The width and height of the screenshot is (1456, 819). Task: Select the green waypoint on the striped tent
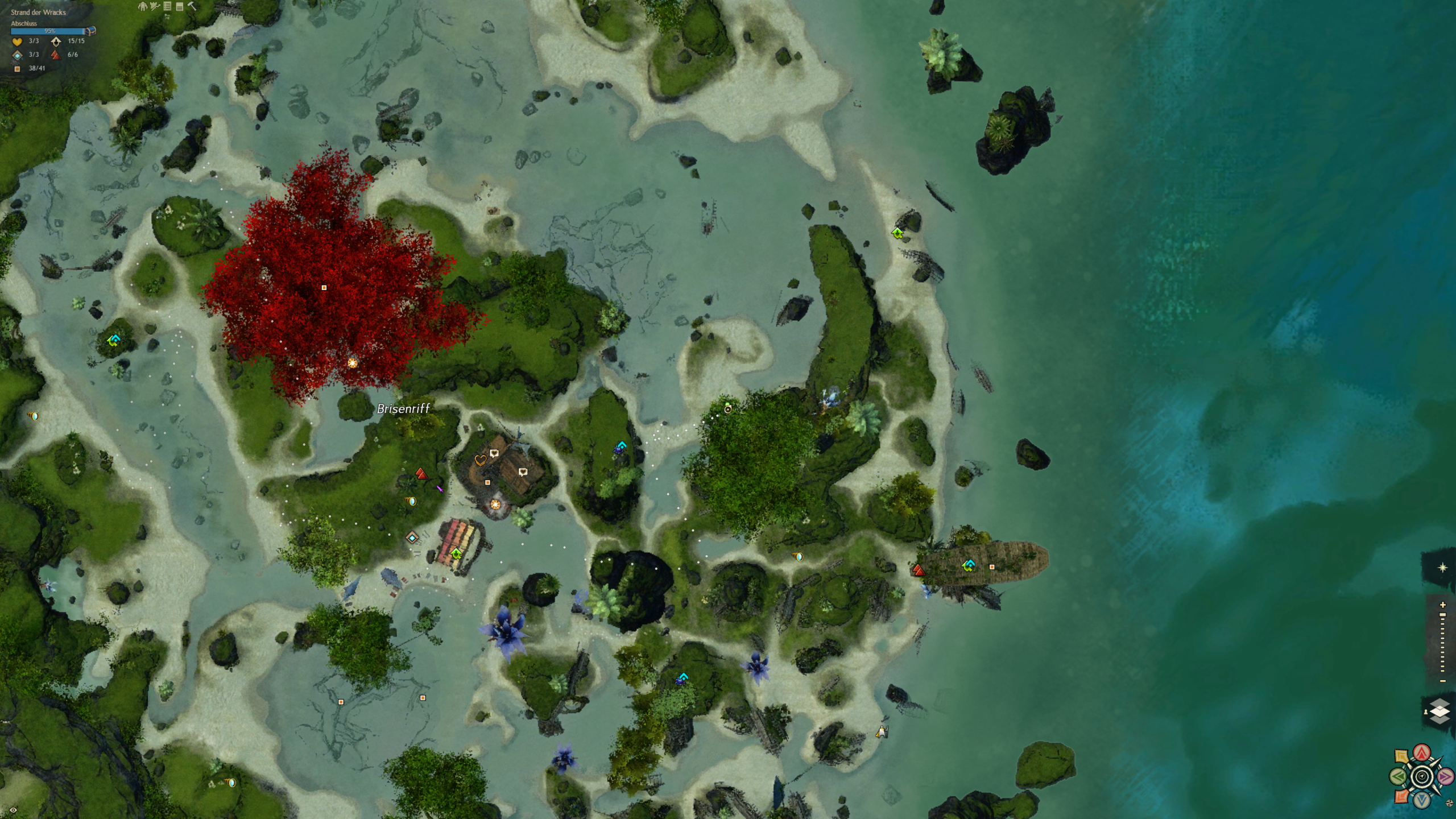click(456, 553)
